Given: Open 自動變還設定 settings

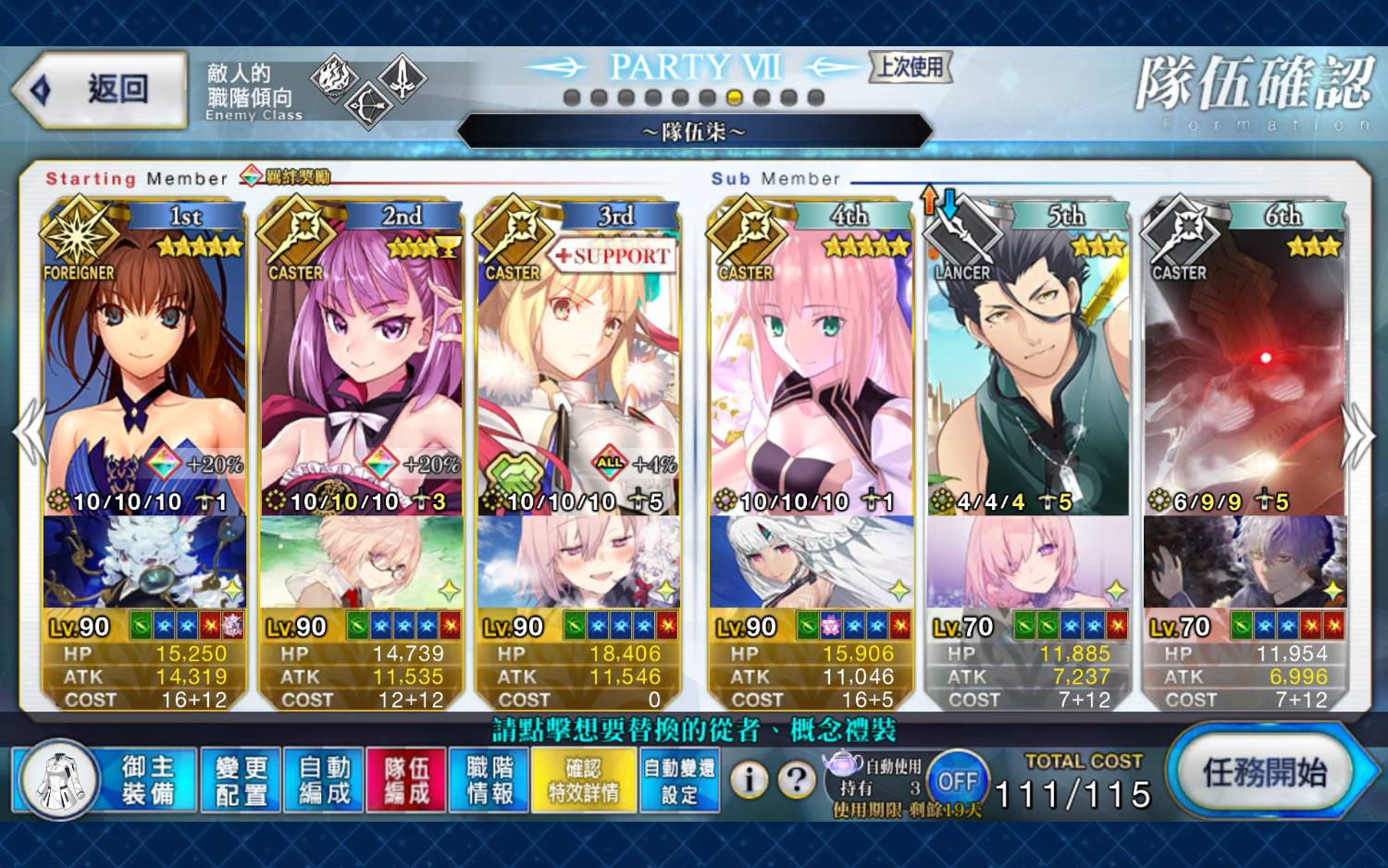Looking at the screenshot, I should (679, 780).
